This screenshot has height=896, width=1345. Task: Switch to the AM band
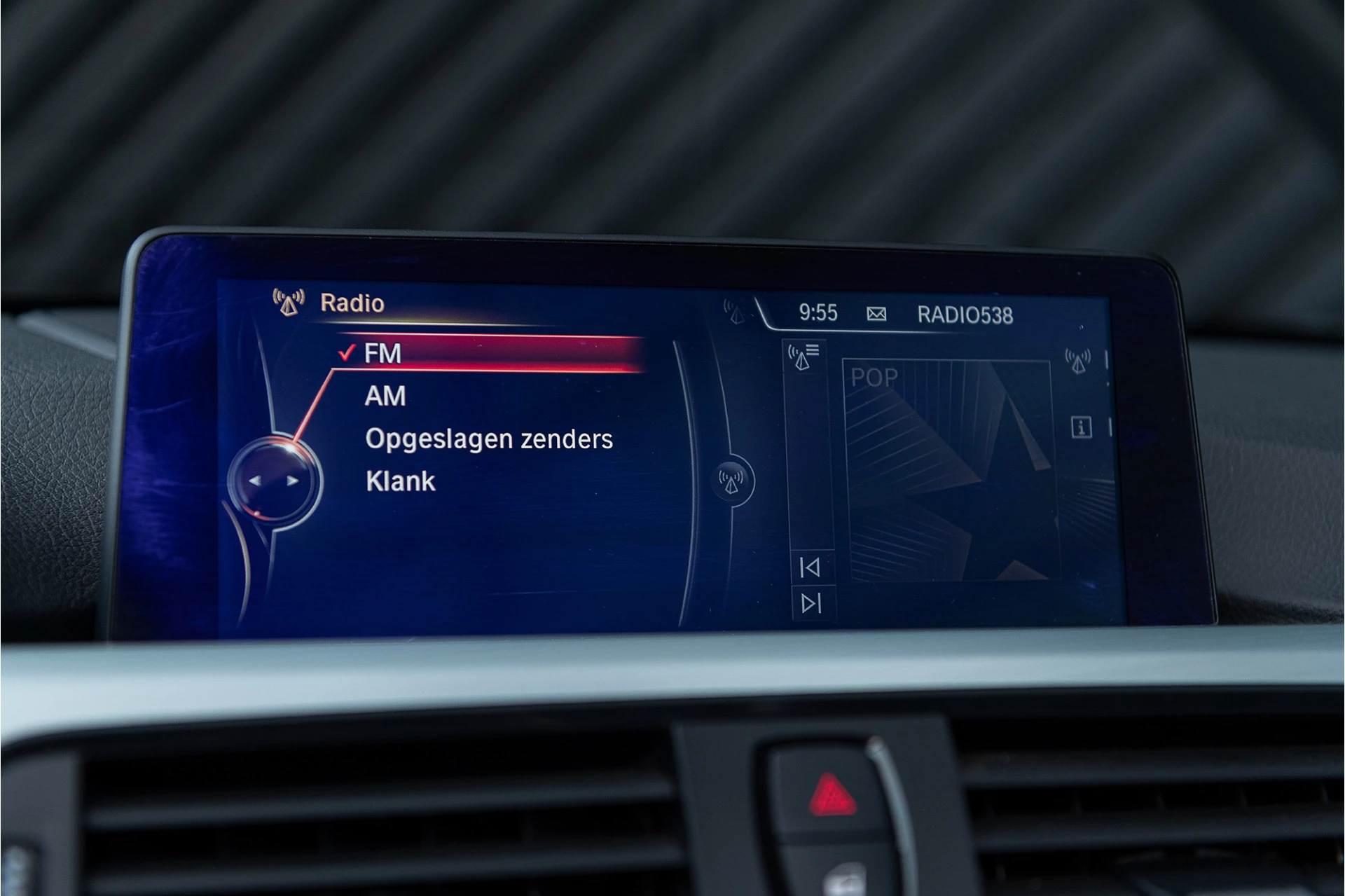click(385, 396)
